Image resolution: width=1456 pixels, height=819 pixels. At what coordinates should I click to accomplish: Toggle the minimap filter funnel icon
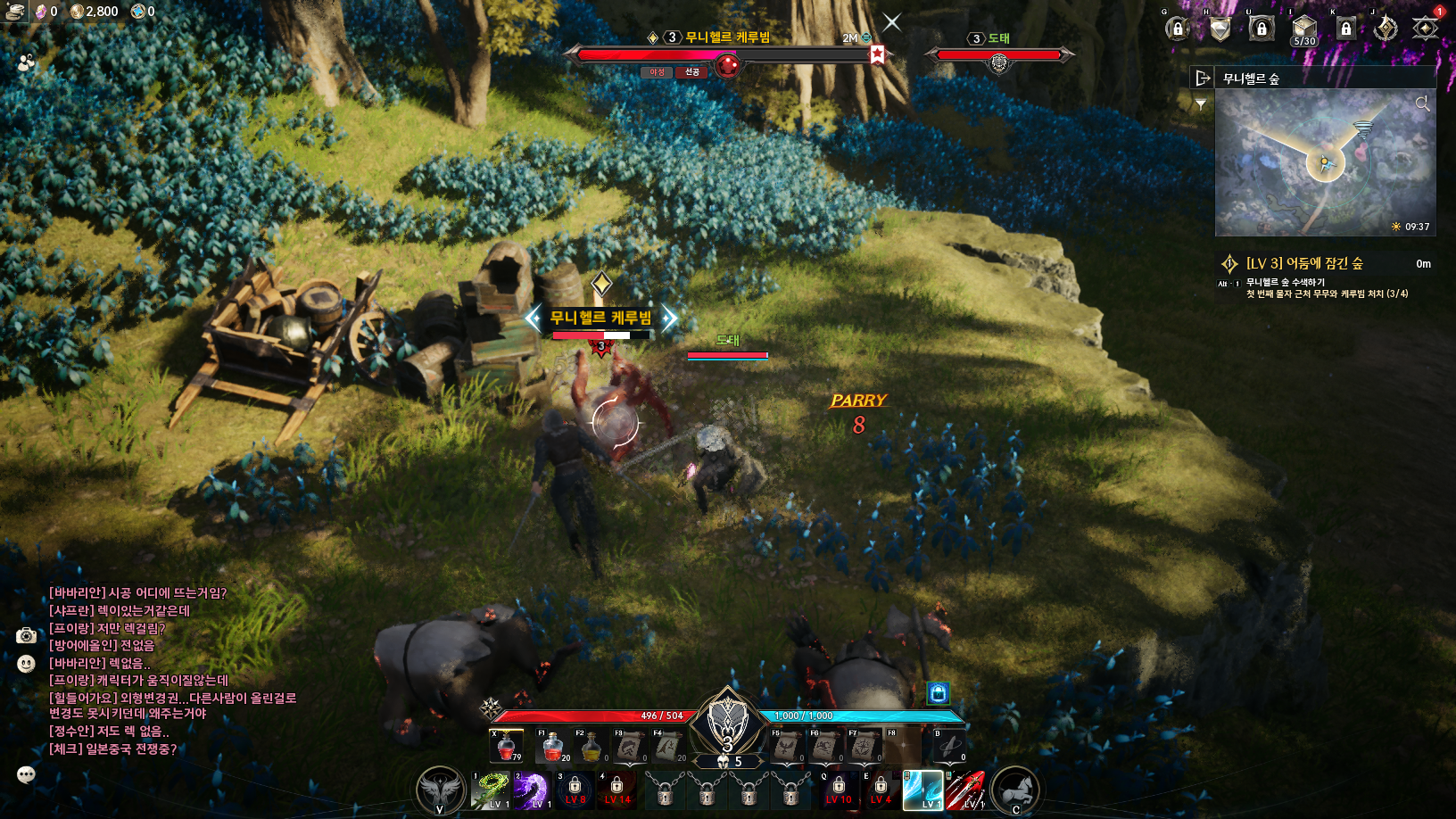(x=1201, y=105)
